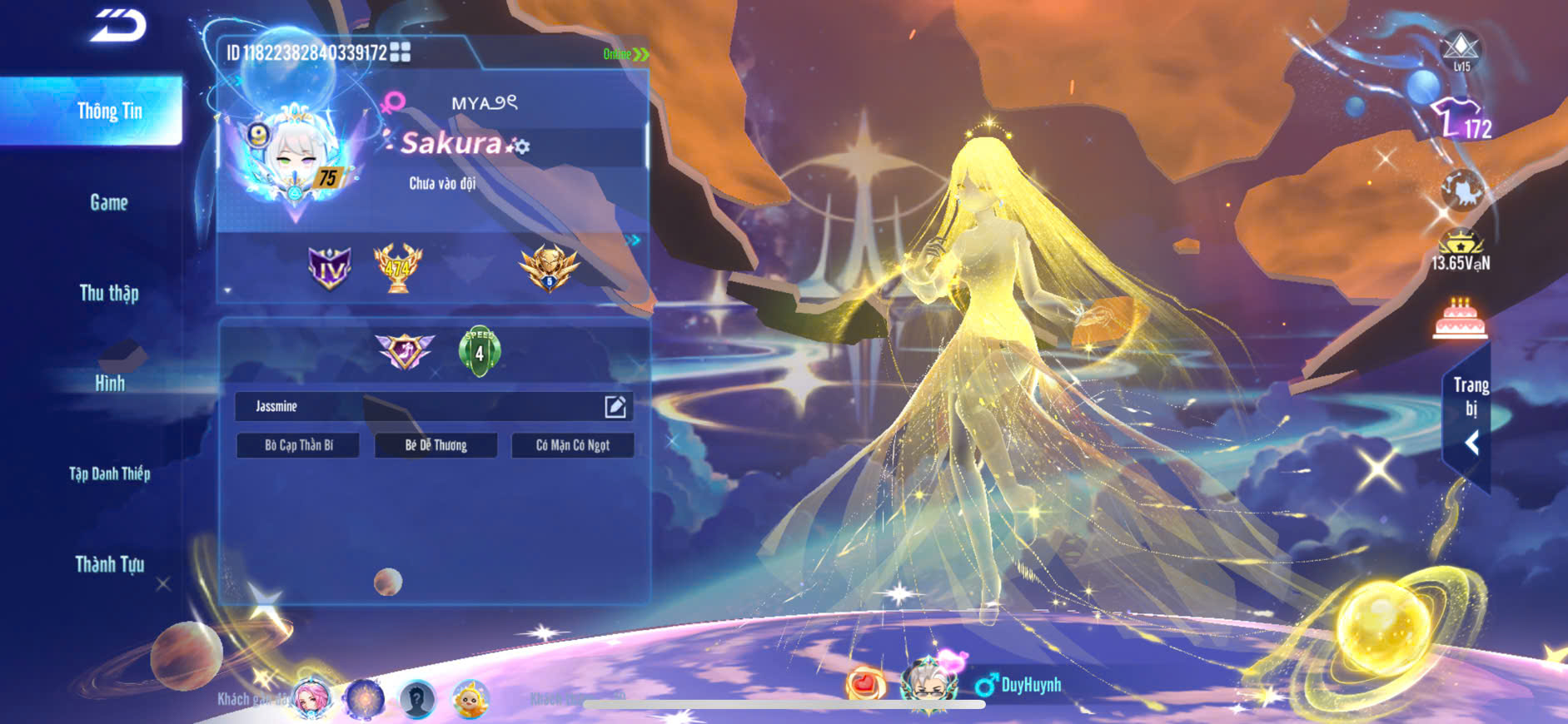Open the Hình tab

(x=109, y=384)
